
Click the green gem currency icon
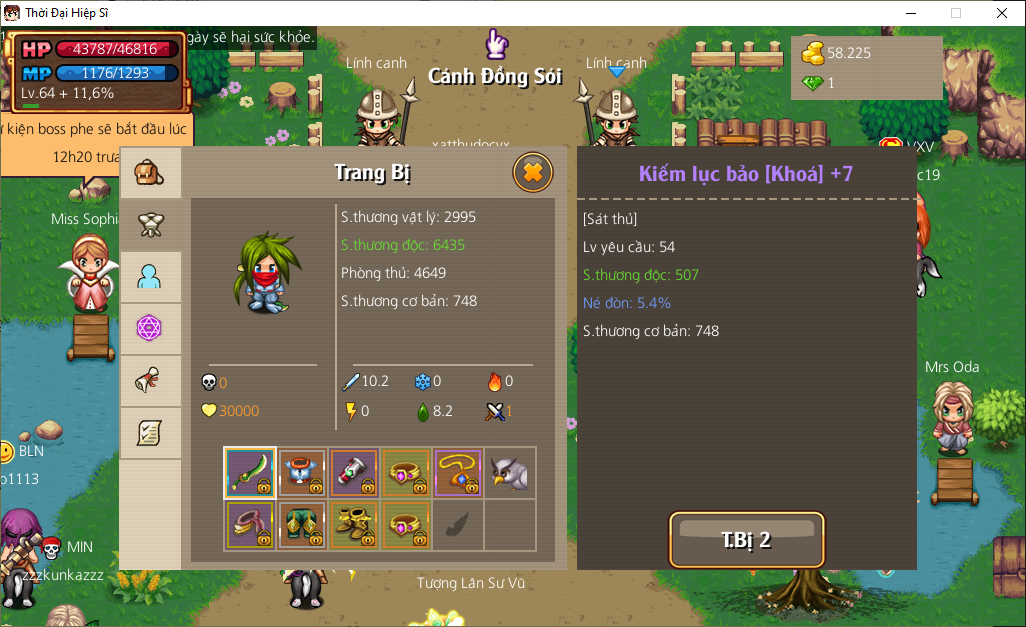tap(813, 83)
